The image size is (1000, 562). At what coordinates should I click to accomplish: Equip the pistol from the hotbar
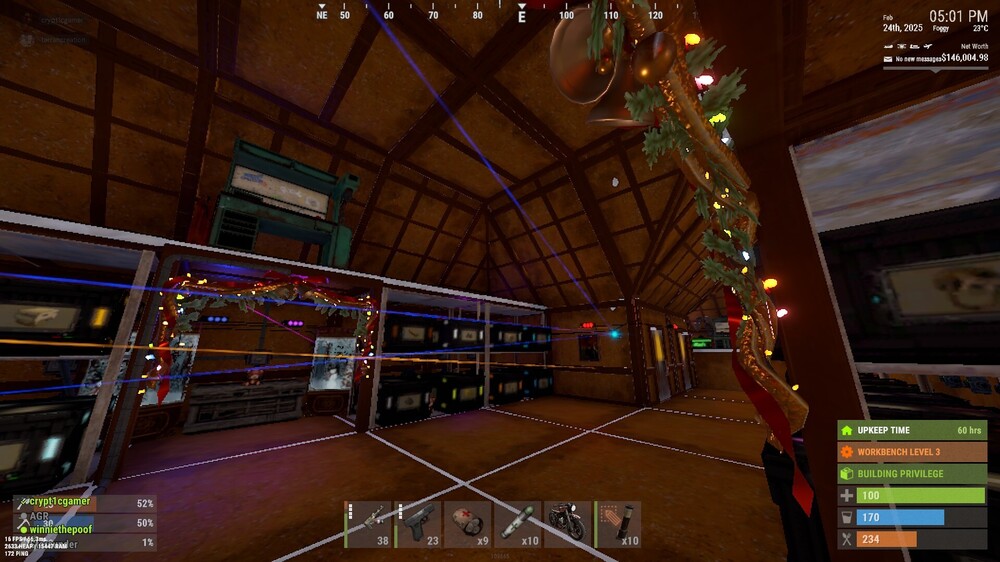point(418,524)
